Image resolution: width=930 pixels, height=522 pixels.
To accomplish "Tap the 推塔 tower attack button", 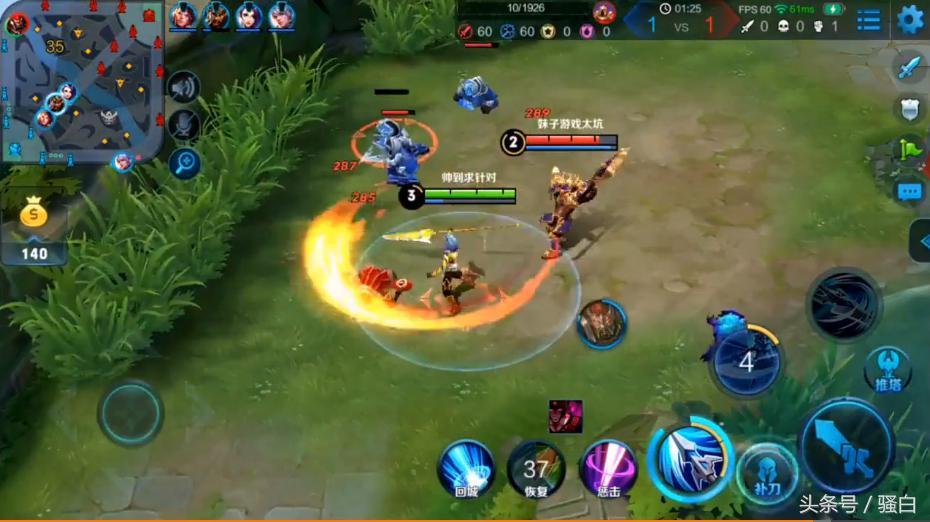I will [888, 368].
